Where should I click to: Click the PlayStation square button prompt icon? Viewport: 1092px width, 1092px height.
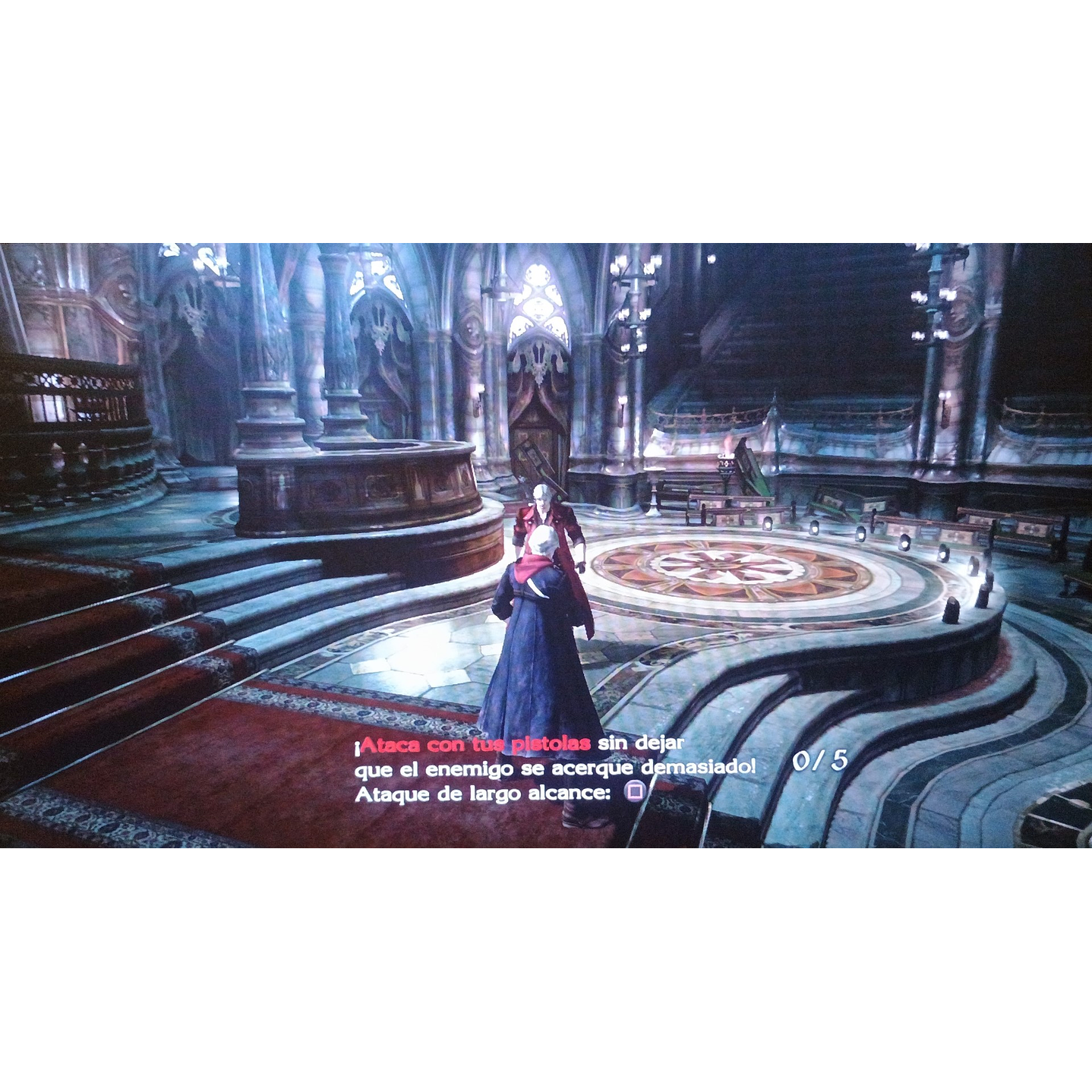pos(635,793)
